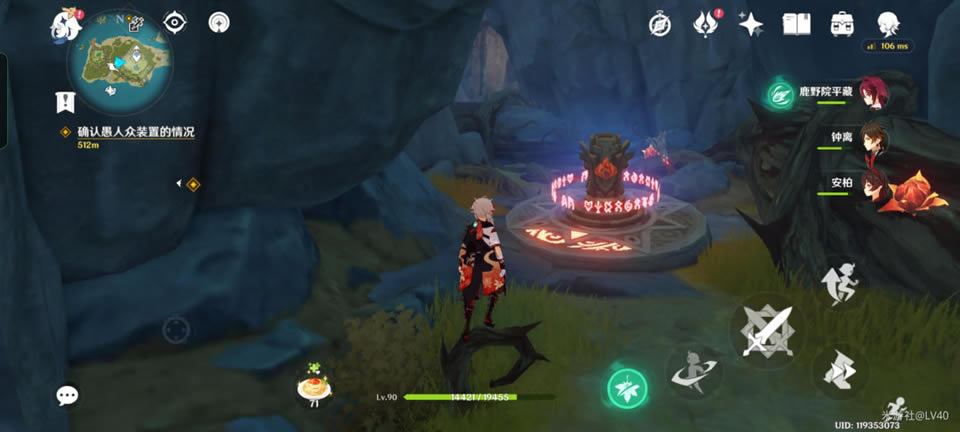Viewport: 960px width, 432px height.
Task: Open the character screen icon
Action: pos(887,24)
